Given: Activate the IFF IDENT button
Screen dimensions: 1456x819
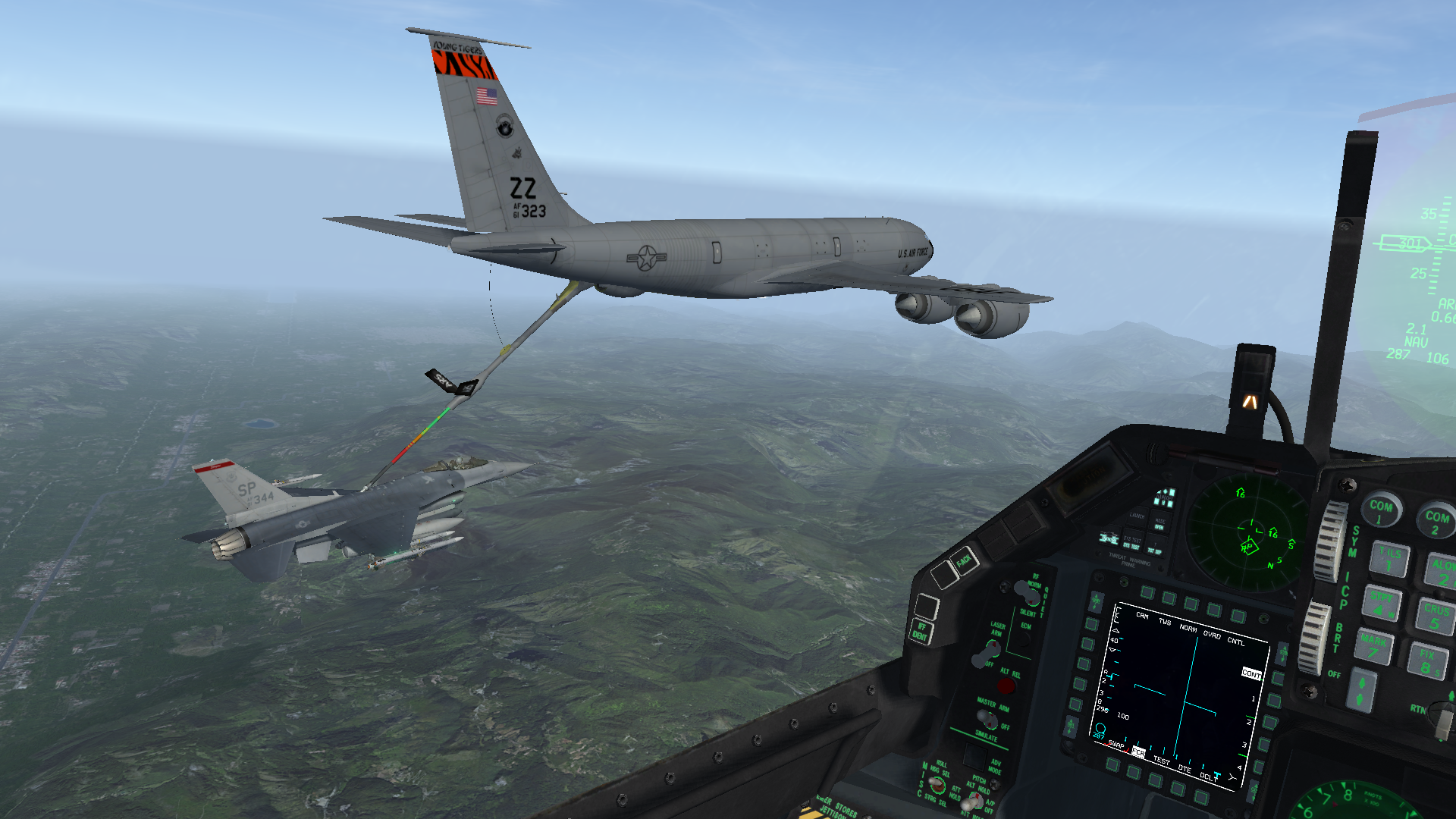Looking at the screenshot, I should click(x=921, y=632).
